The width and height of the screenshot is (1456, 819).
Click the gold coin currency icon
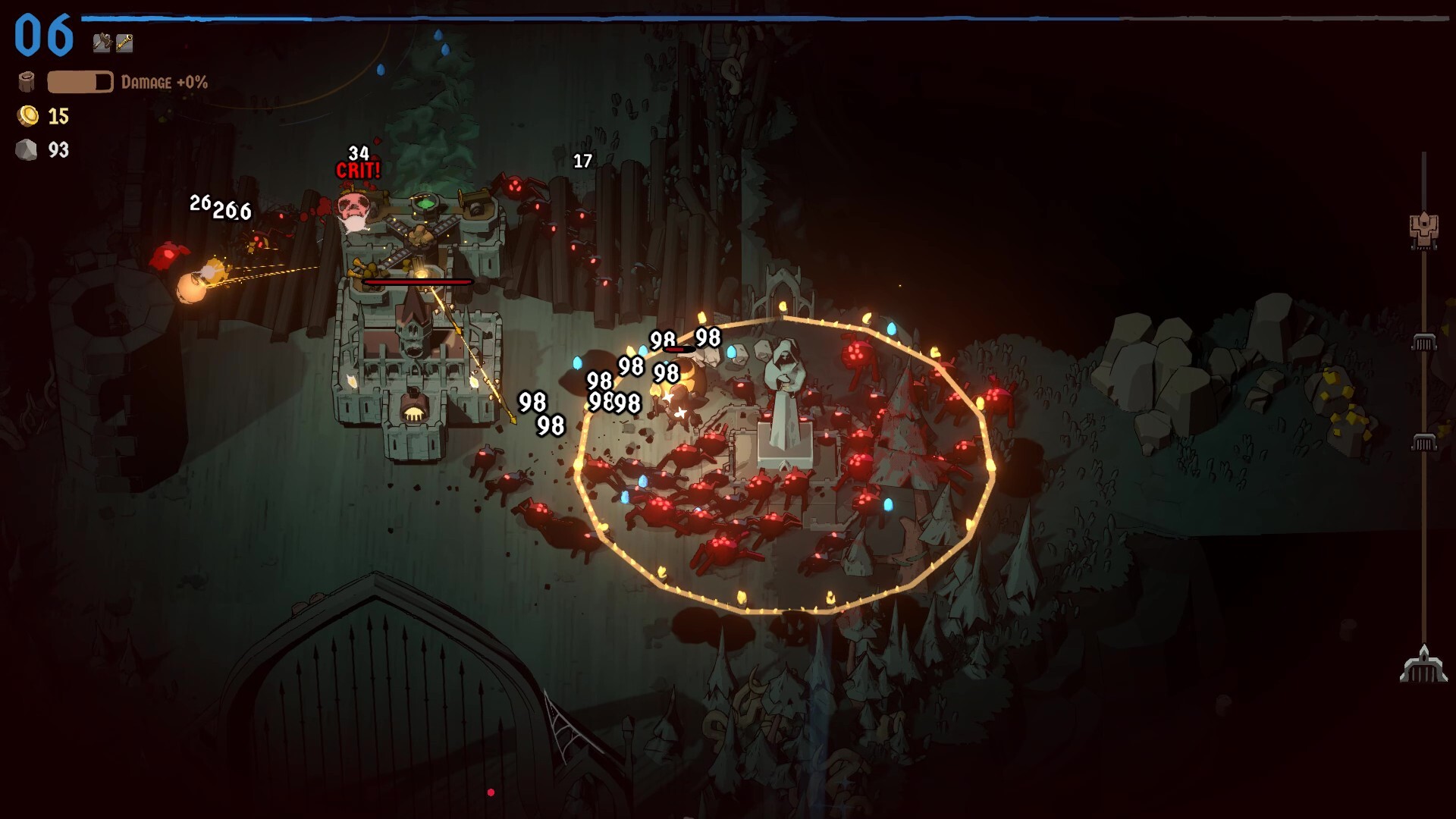29,116
